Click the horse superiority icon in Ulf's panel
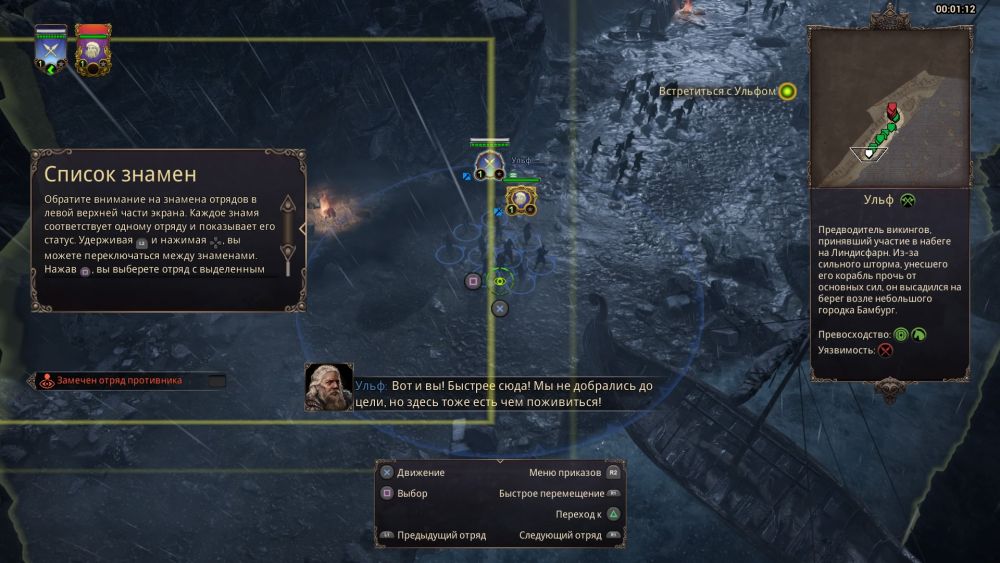 tap(918, 334)
